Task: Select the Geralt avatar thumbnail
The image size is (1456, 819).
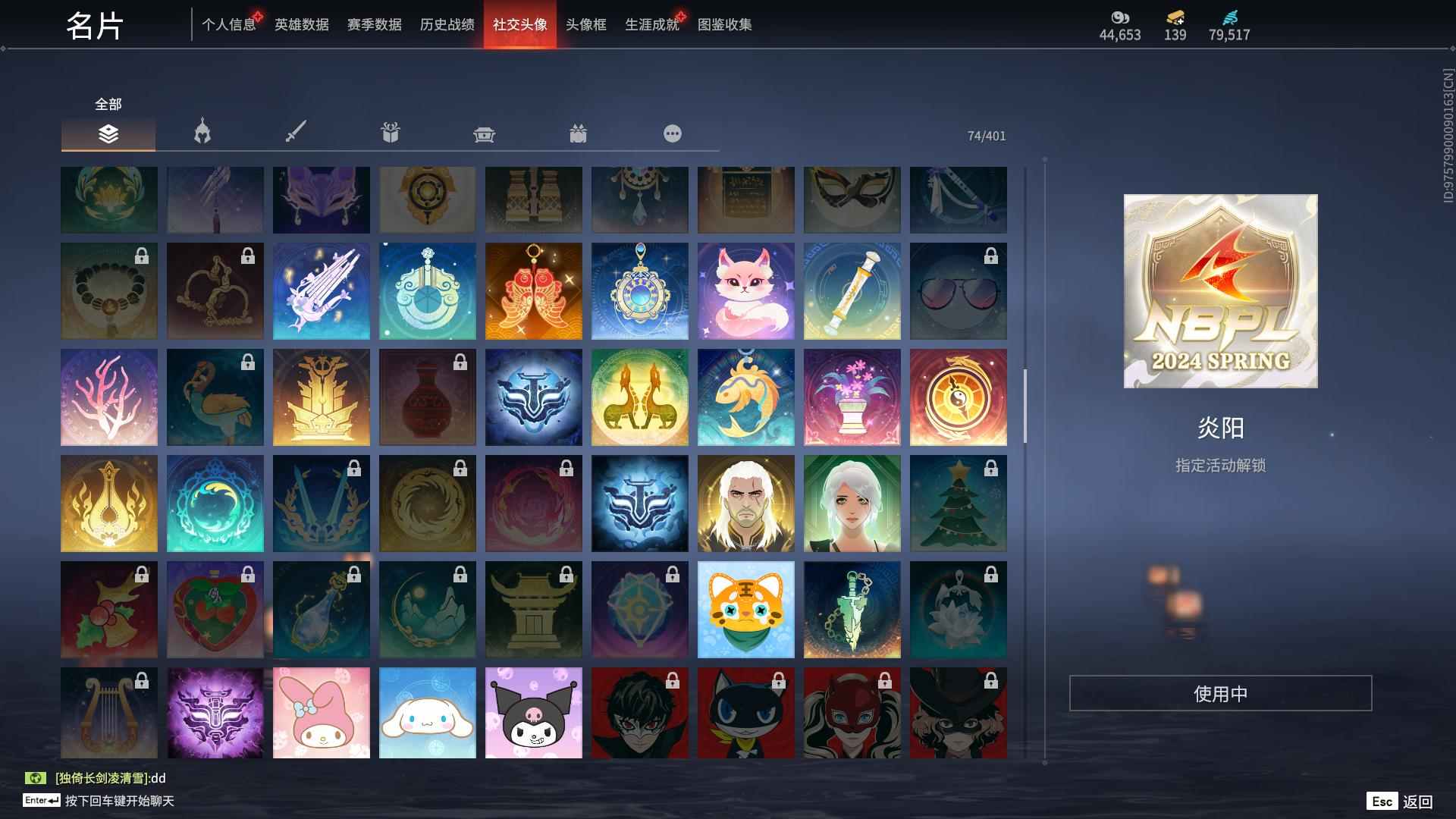Action: (x=745, y=503)
